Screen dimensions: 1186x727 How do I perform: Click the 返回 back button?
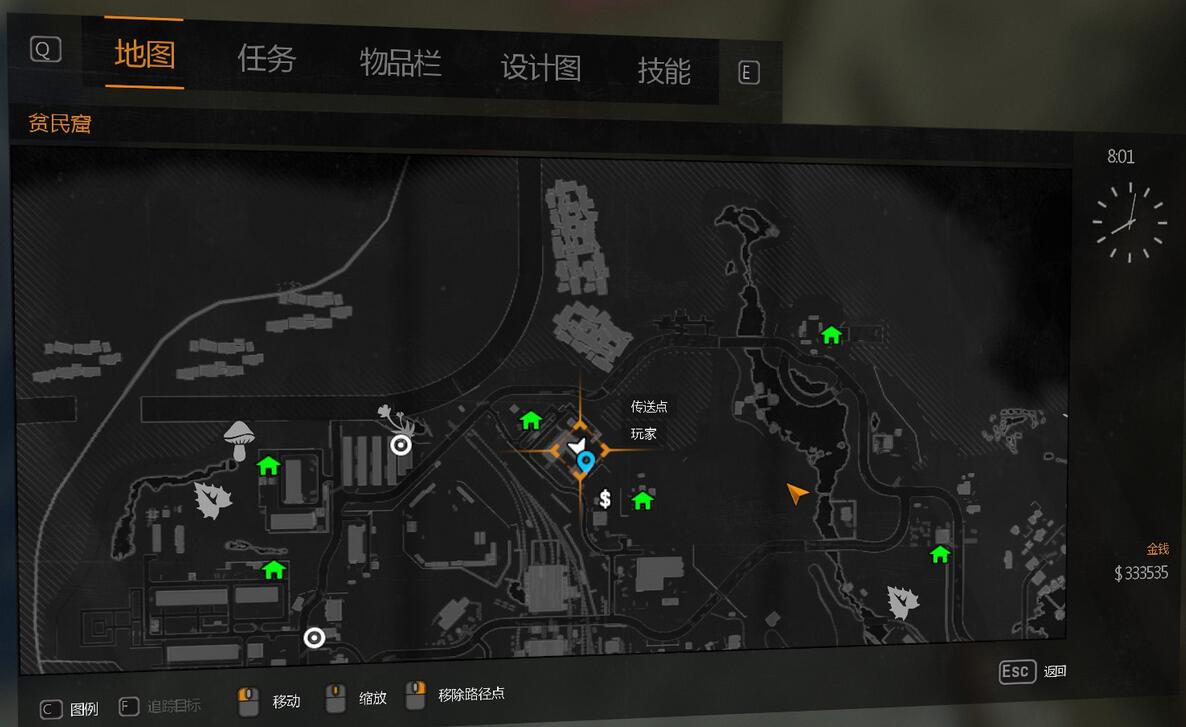point(1034,672)
